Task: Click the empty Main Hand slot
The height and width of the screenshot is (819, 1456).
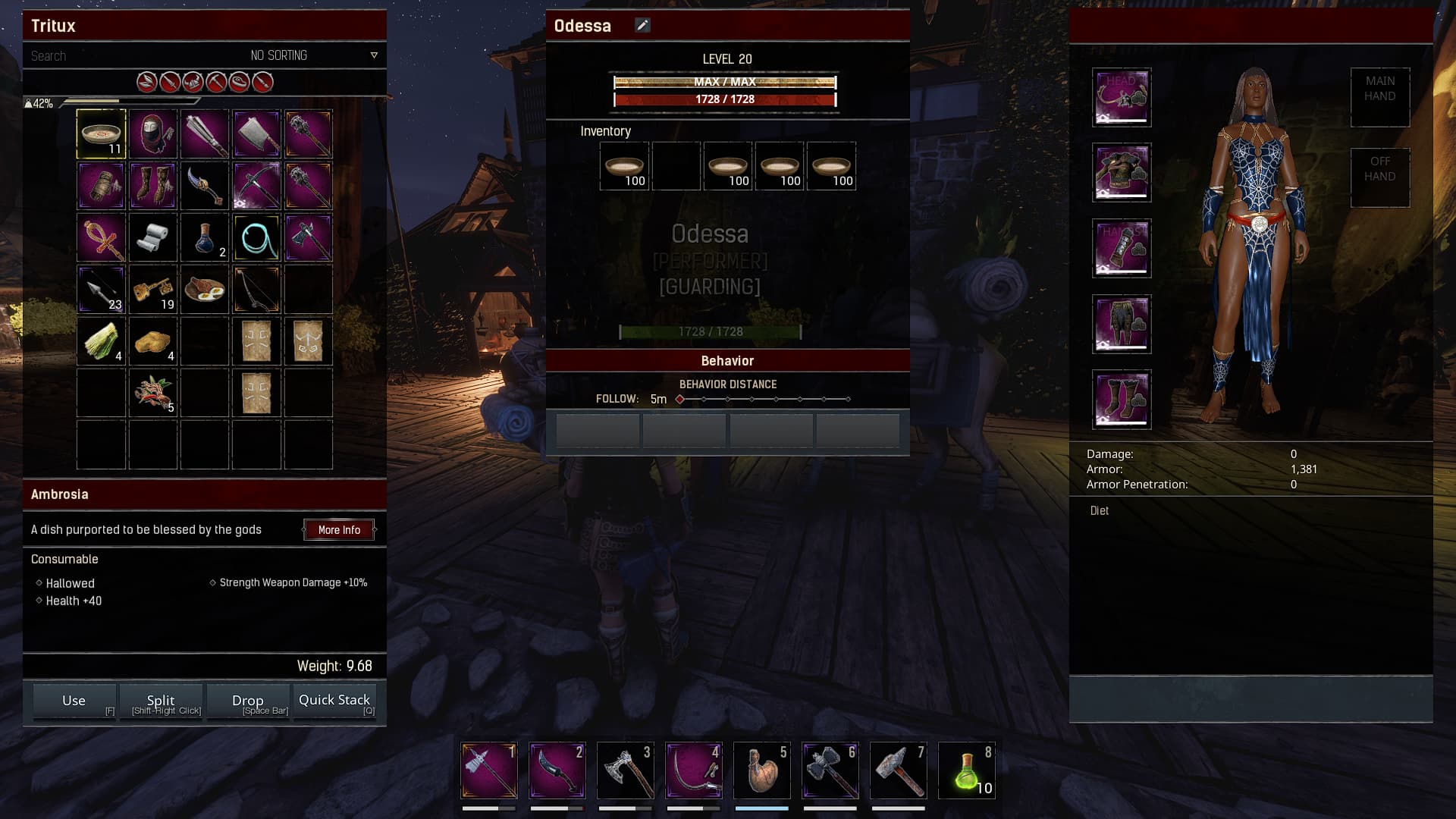Action: point(1379,97)
